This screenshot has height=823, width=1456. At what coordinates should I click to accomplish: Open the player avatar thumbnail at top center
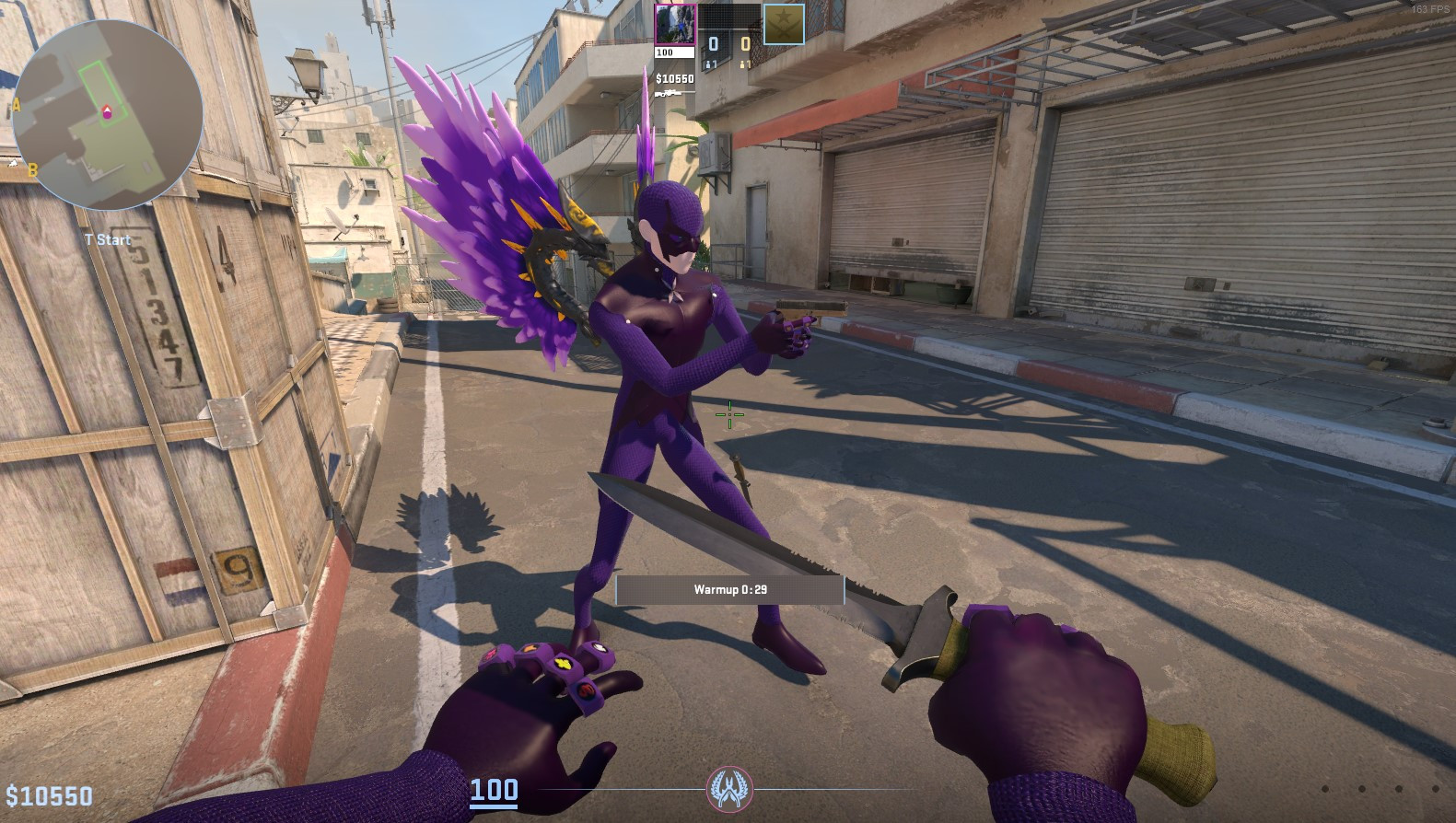click(675, 23)
